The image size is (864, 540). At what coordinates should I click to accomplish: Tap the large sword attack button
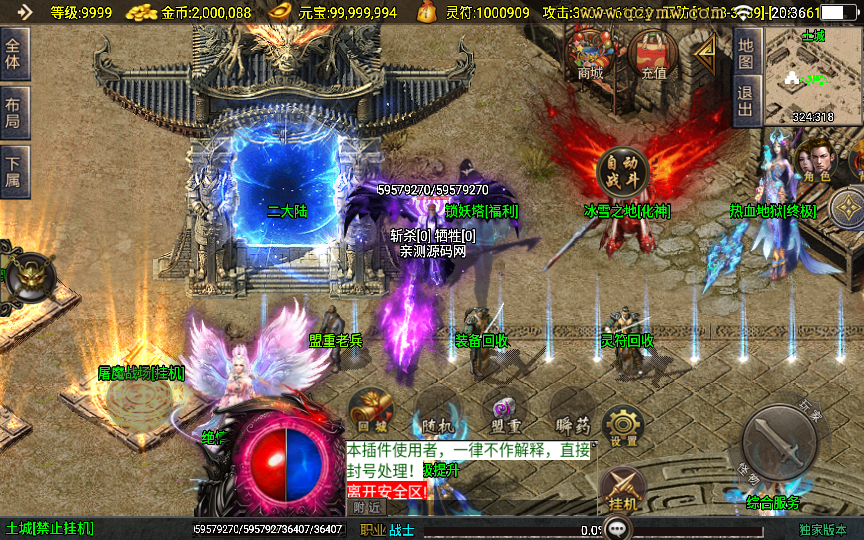point(778,442)
